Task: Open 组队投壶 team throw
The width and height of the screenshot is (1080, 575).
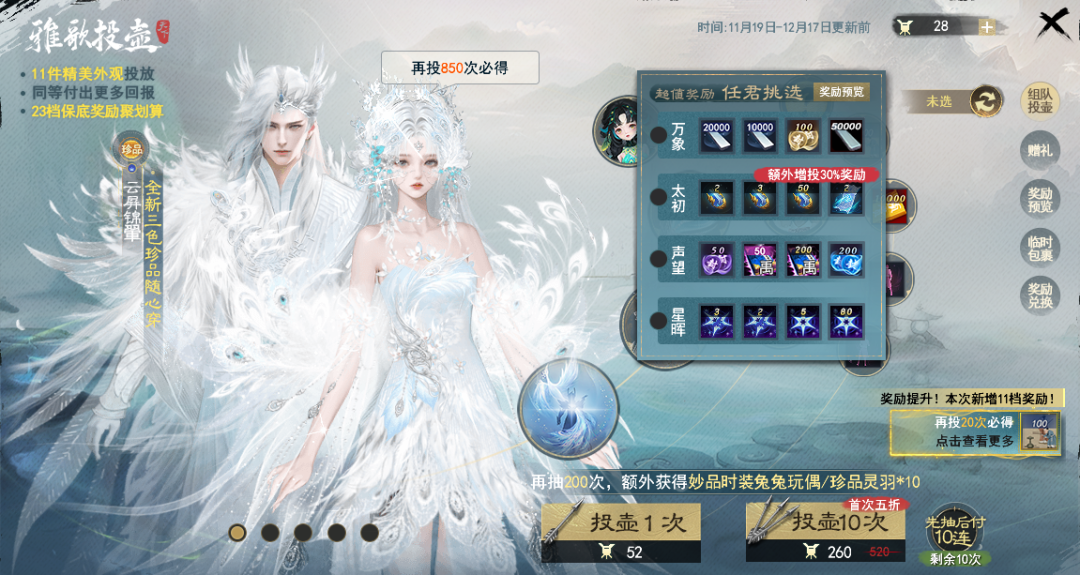Action: coord(1040,101)
